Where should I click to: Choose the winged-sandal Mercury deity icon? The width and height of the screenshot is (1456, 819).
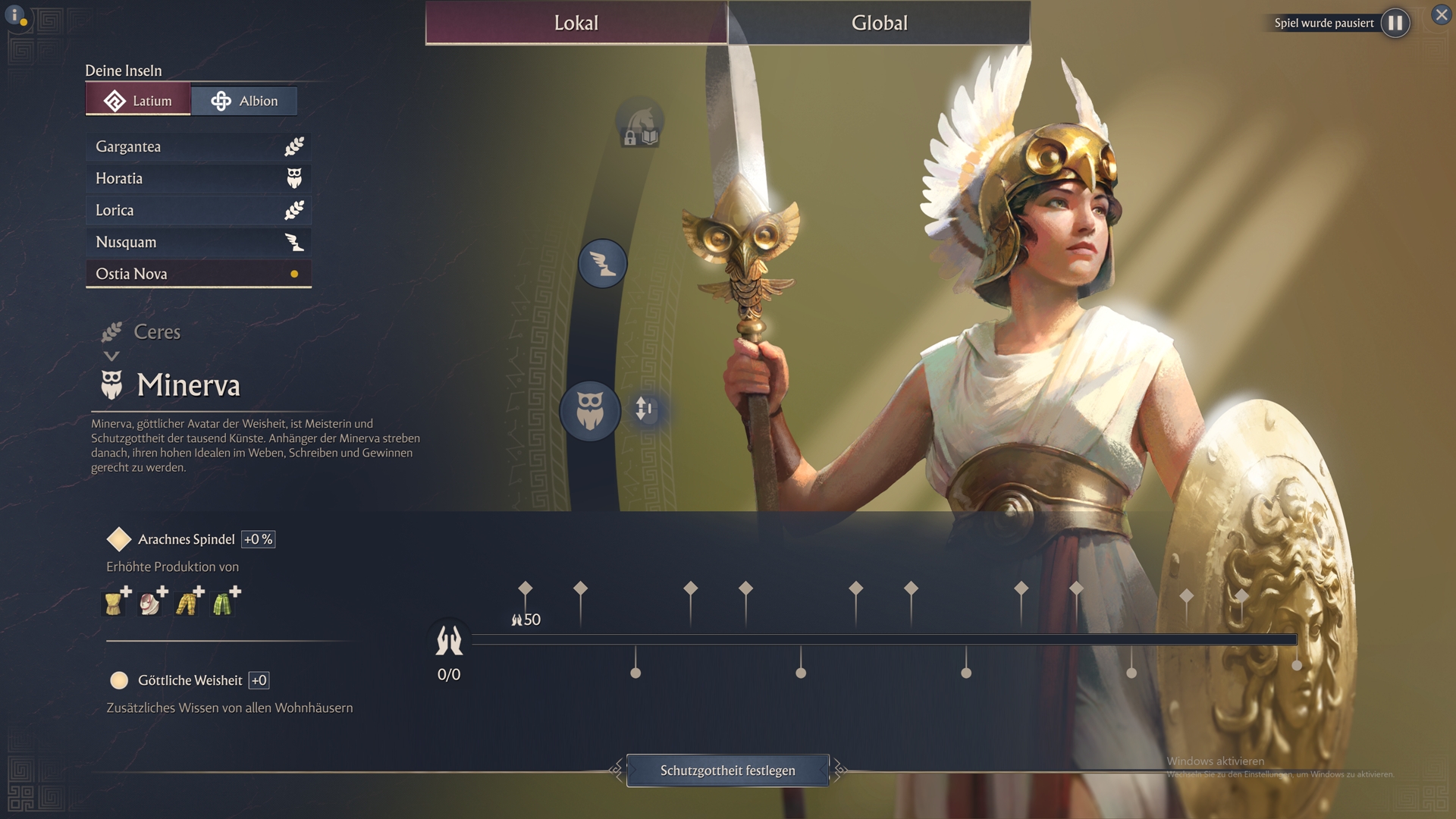coord(602,264)
